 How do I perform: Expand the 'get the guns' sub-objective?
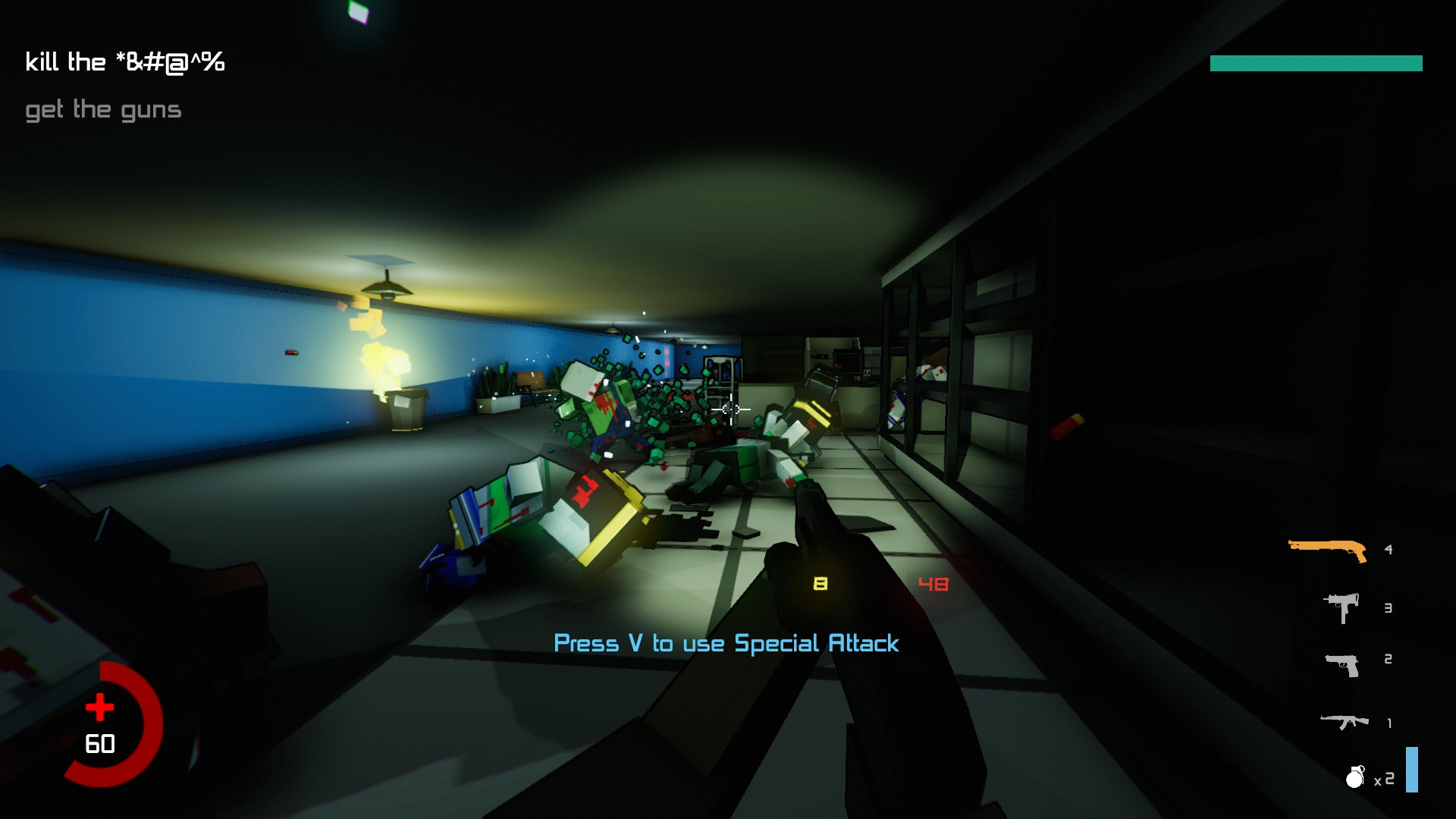point(104,109)
